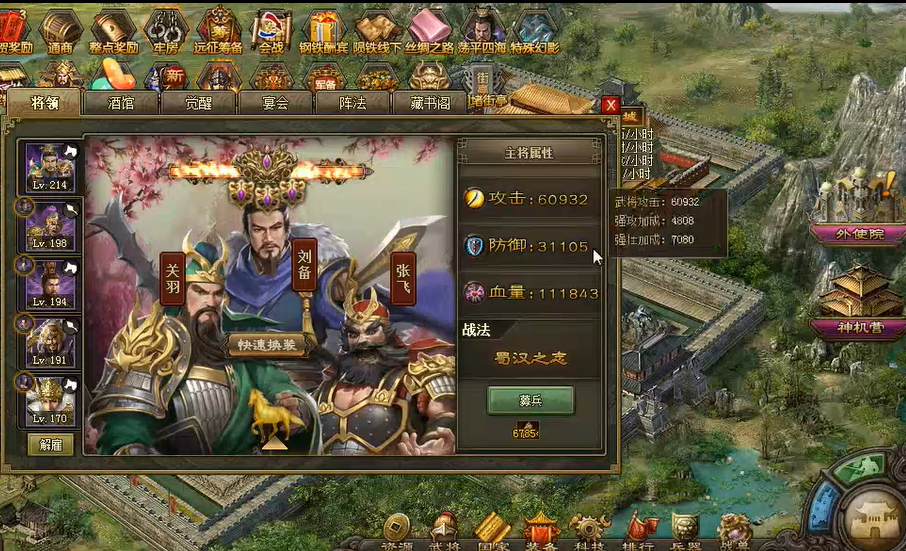This screenshot has height=551, width=906.
Task: Select the Lv. 170 general portrait
Action: pos(49,401)
